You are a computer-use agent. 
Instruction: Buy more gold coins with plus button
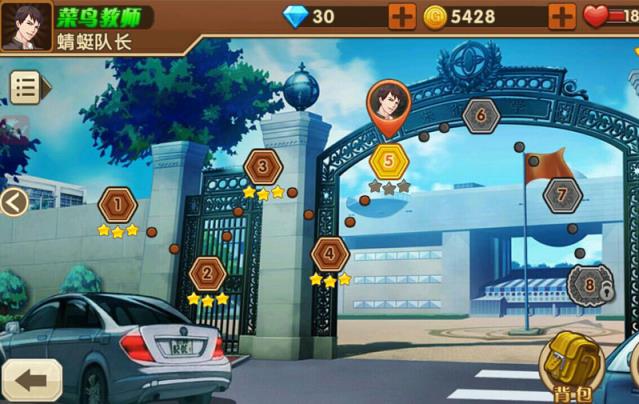[562, 17]
